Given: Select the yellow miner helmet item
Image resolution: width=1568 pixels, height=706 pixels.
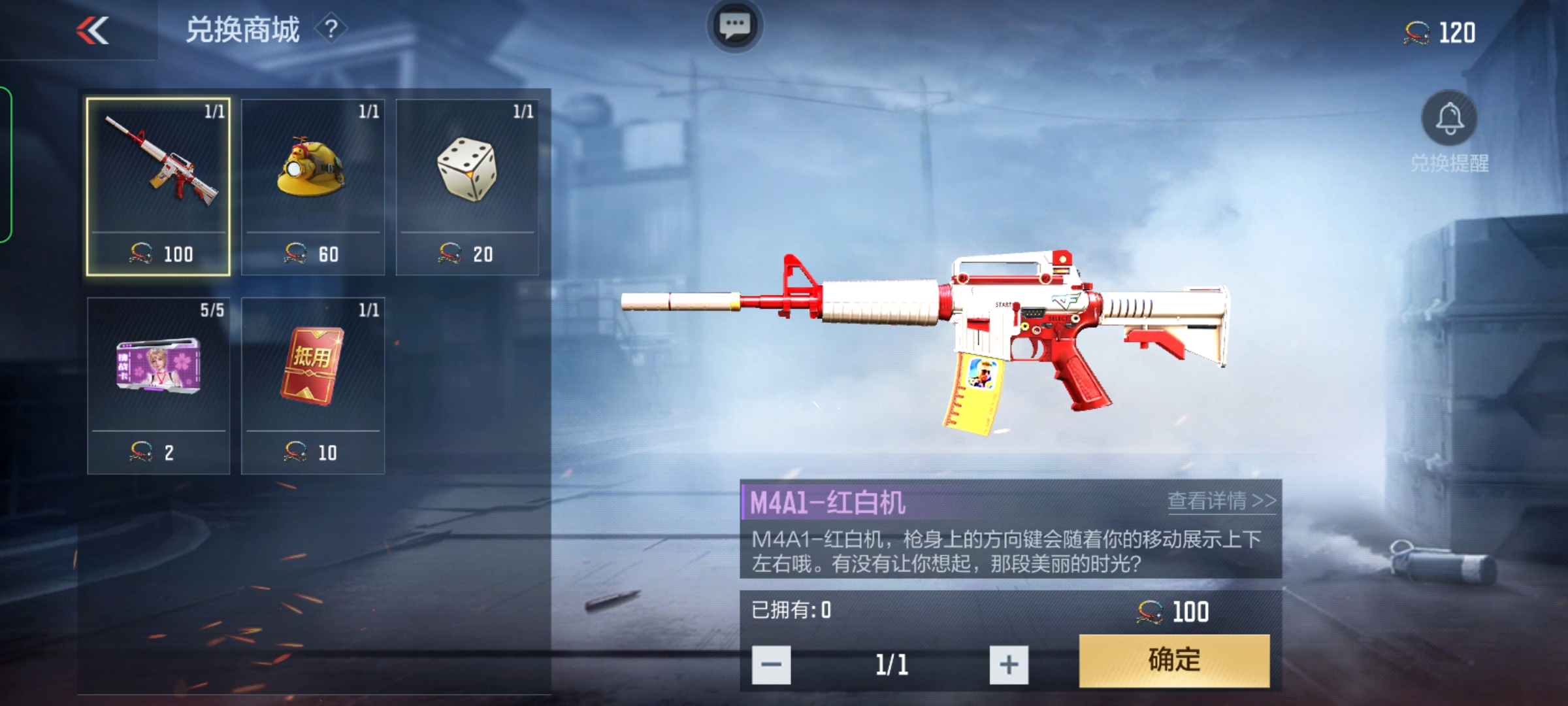Looking at the screenshot, I should pyautogui.click(x=312, y=187).
